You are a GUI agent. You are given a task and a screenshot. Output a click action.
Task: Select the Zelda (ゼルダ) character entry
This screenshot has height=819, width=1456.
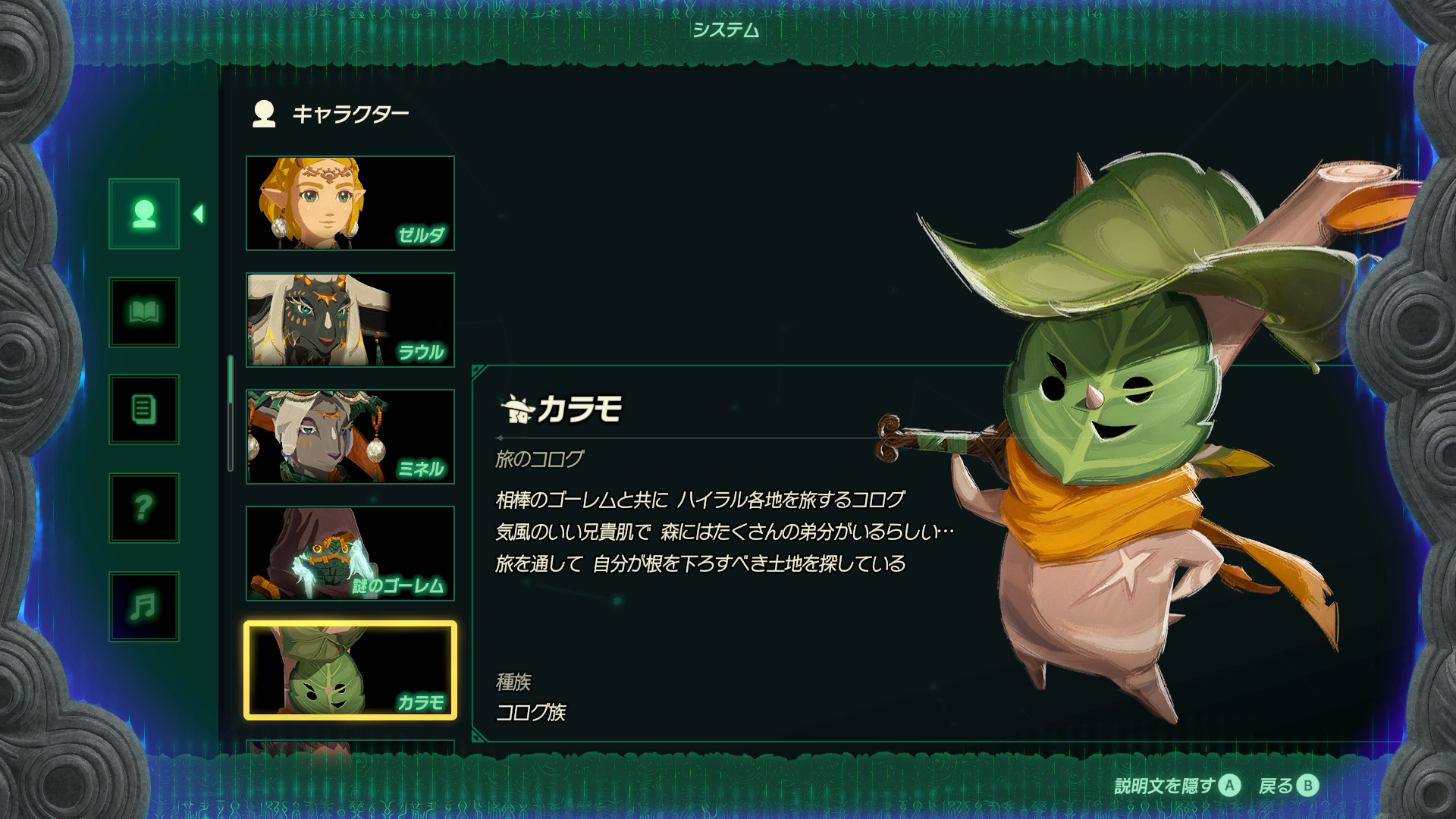click(x=350, y=203)
